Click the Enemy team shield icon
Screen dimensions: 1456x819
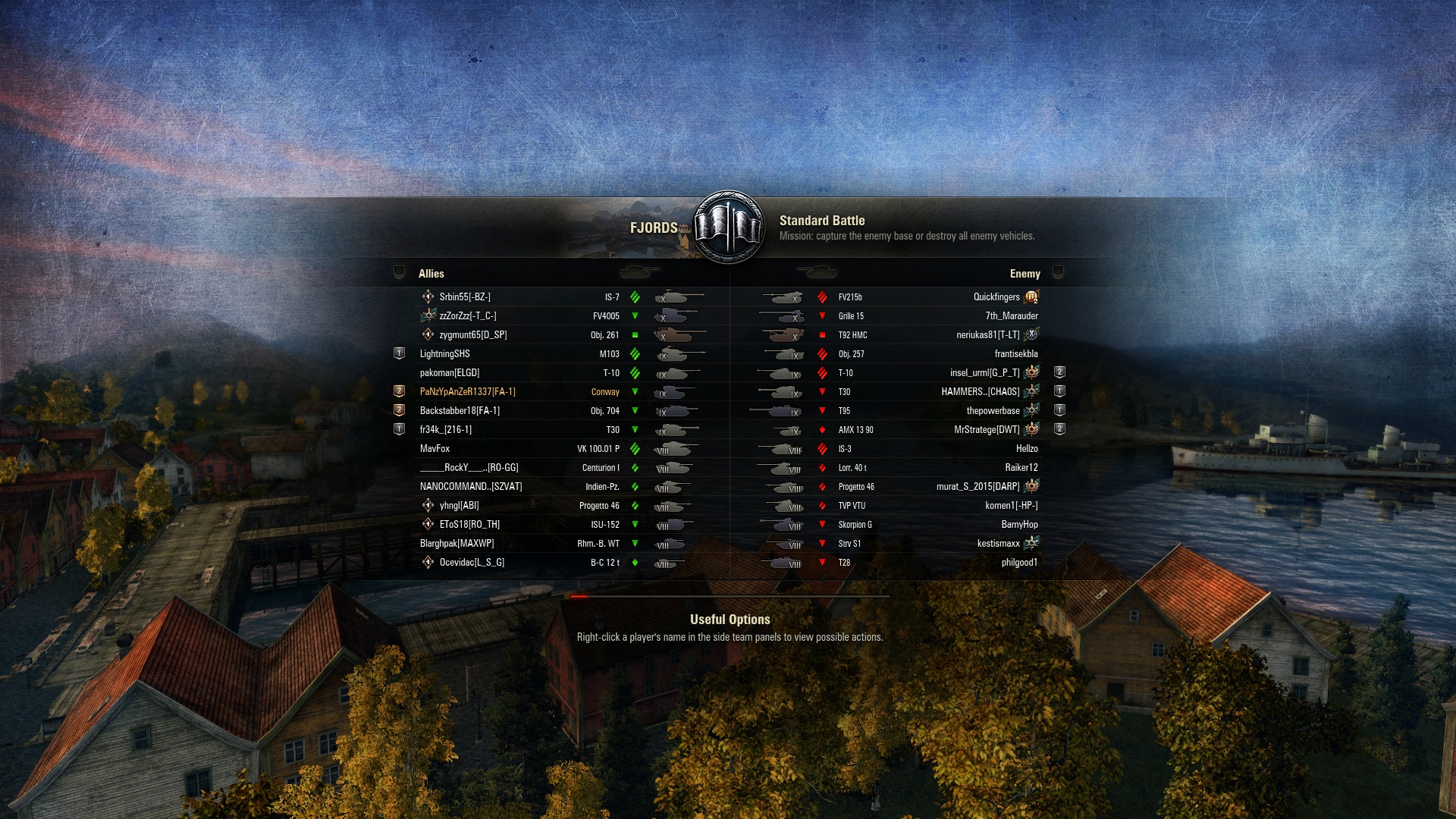point(1059,274)
